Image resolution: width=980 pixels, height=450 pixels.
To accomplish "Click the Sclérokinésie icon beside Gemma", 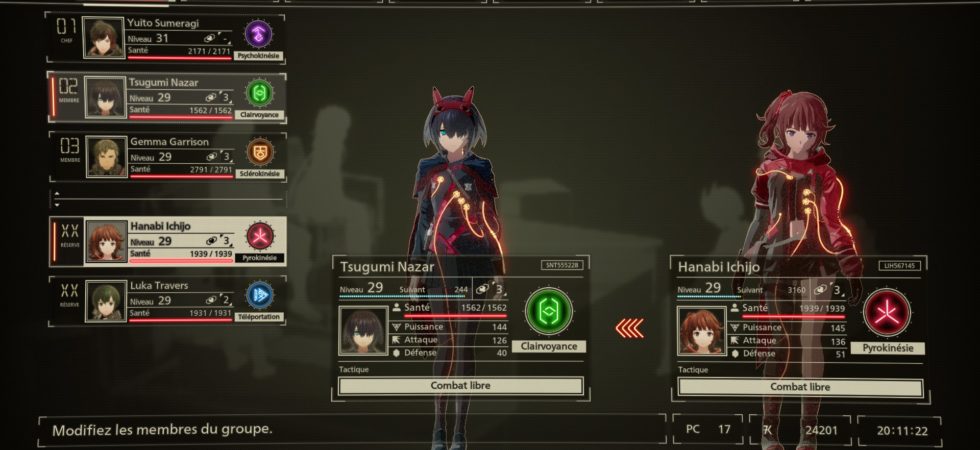I will pyautogui.click(x=259, y=152).
